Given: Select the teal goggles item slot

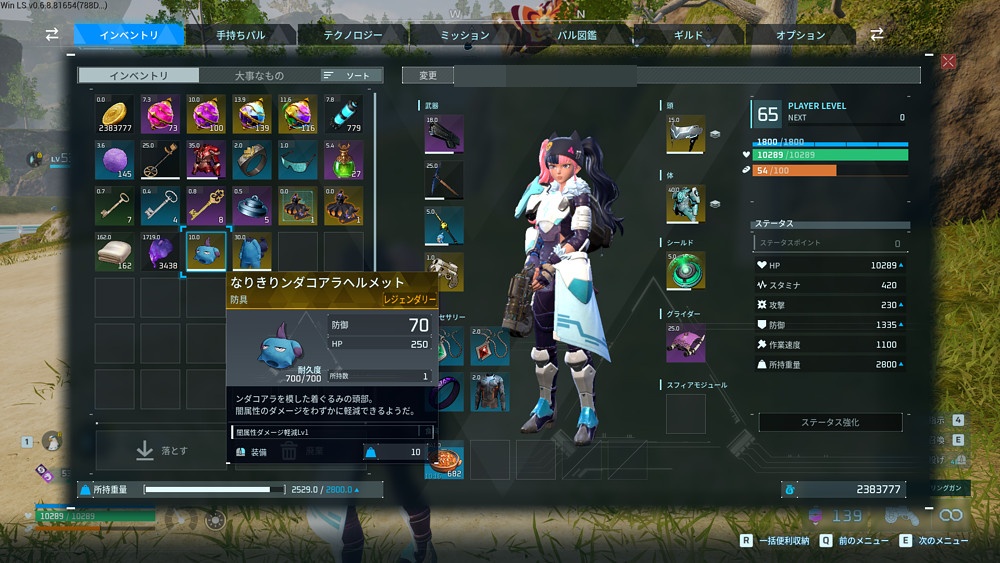Looking at the screenshot, I should 297,160.
